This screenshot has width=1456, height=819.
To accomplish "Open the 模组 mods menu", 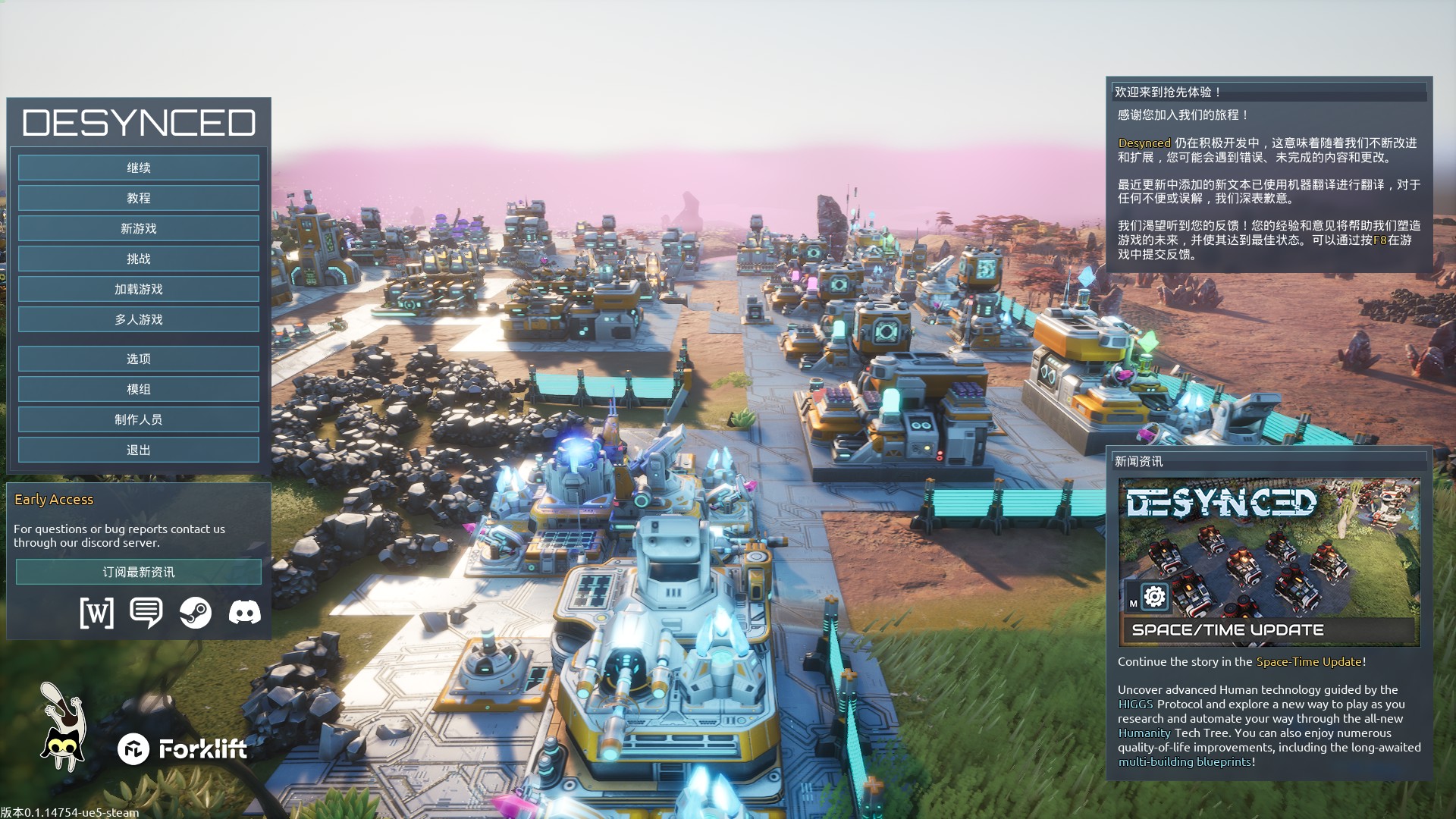I will tap(139, 389).
